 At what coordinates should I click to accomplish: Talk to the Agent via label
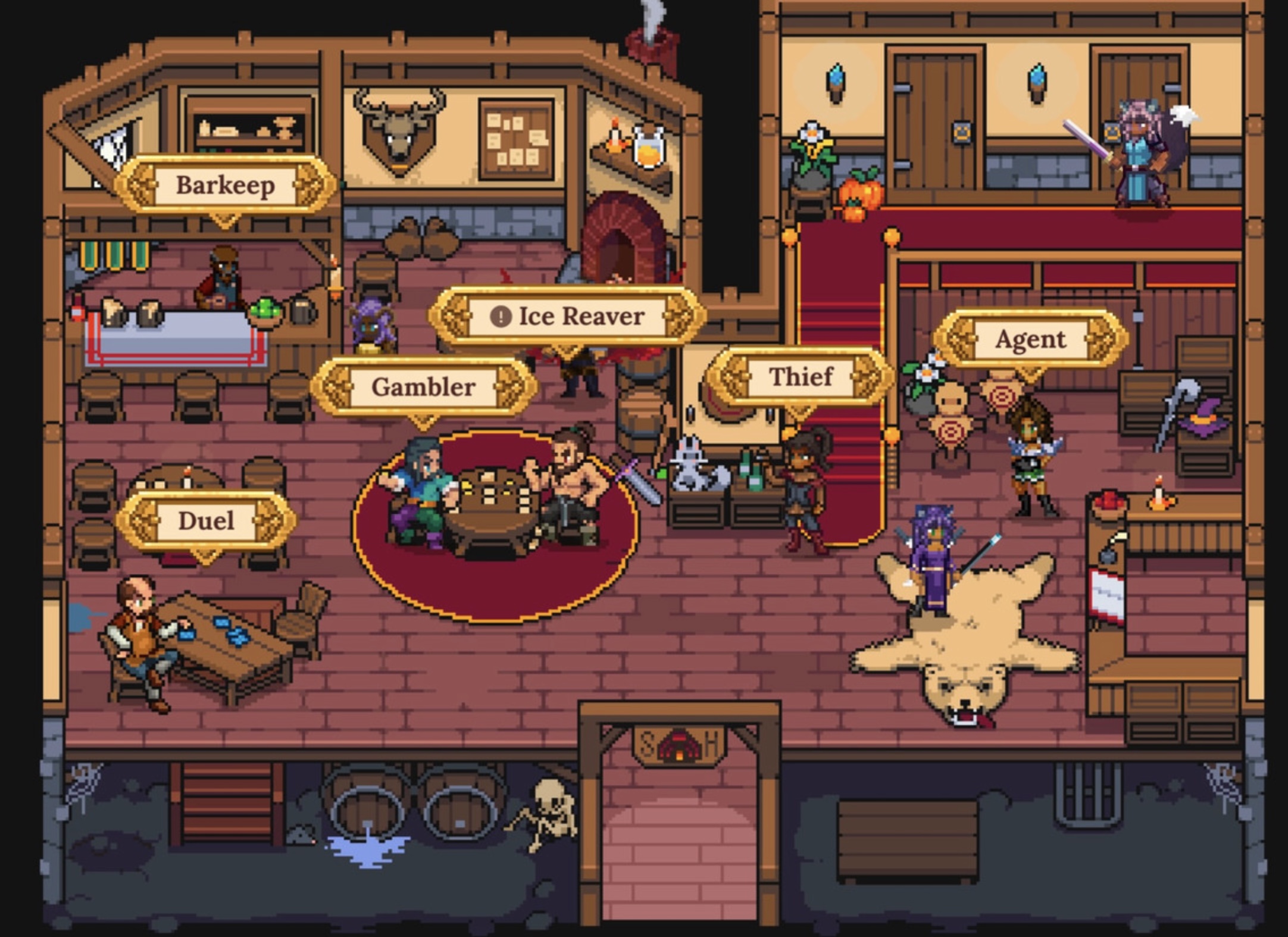(1030, 339)
